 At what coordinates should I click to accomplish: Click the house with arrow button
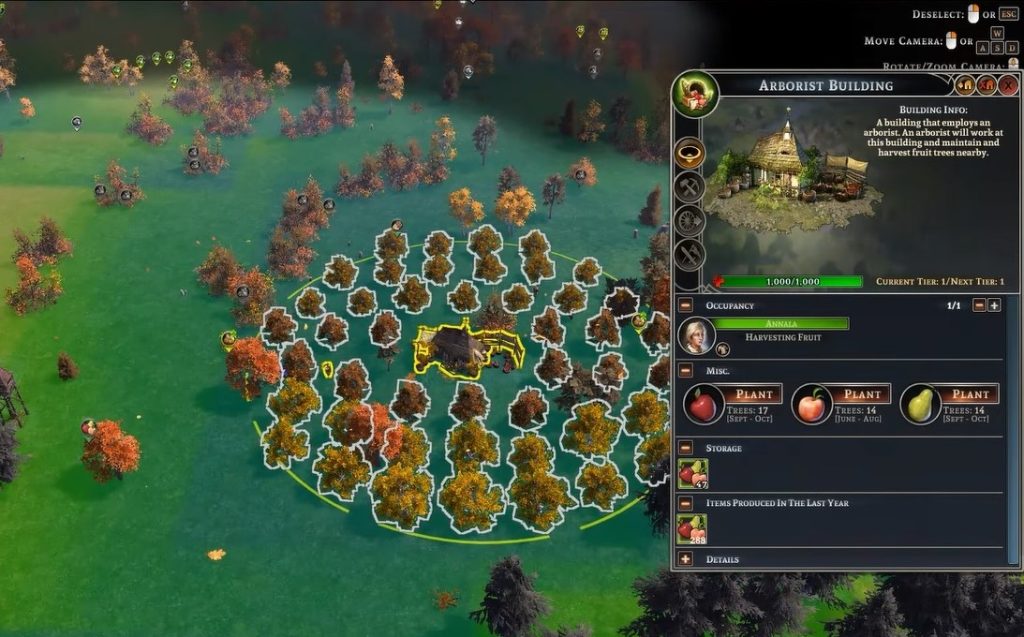(x=966, y=85)
